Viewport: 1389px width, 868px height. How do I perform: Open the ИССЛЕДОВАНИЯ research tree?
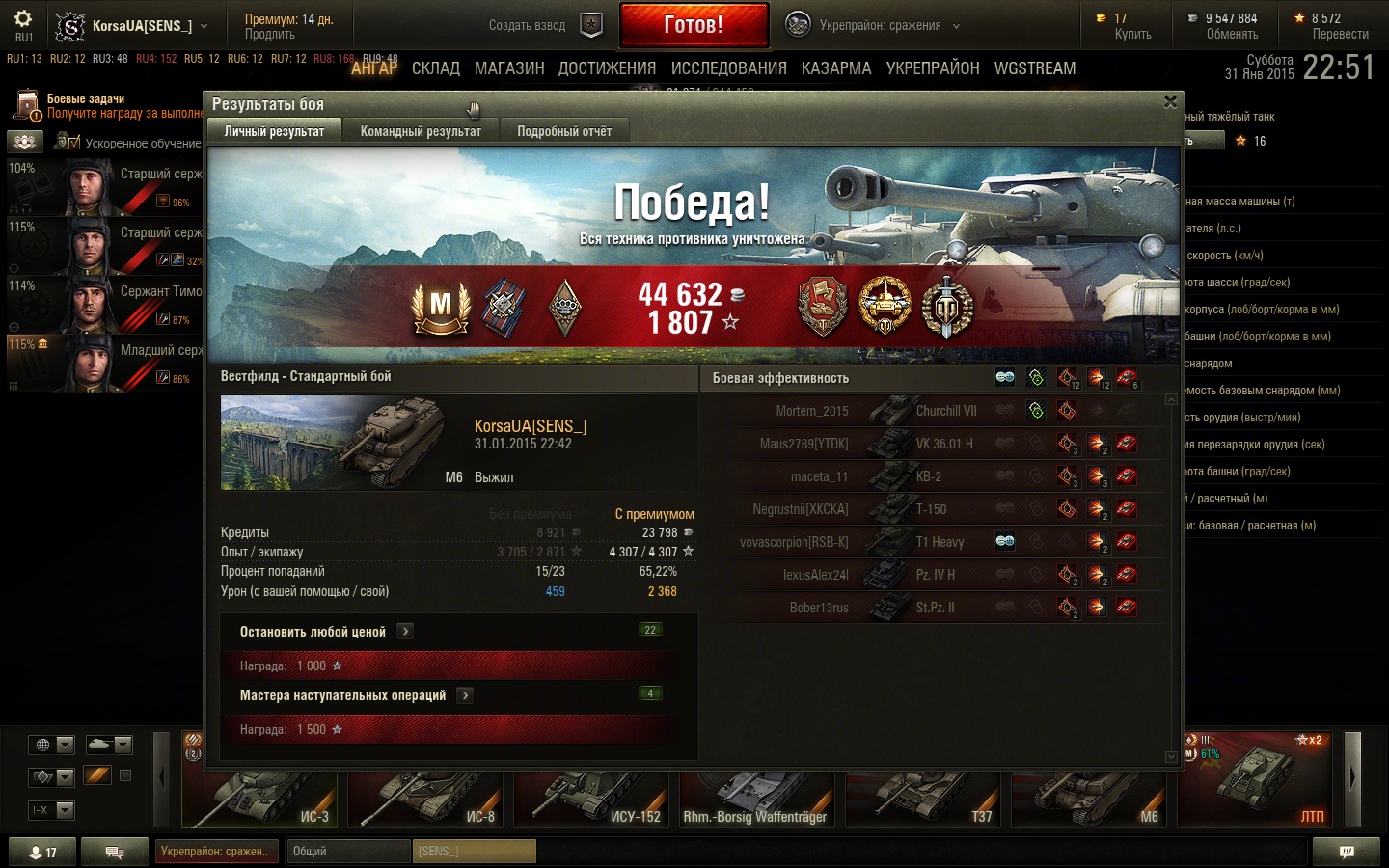pyautogui.click(x=728, y=68)
